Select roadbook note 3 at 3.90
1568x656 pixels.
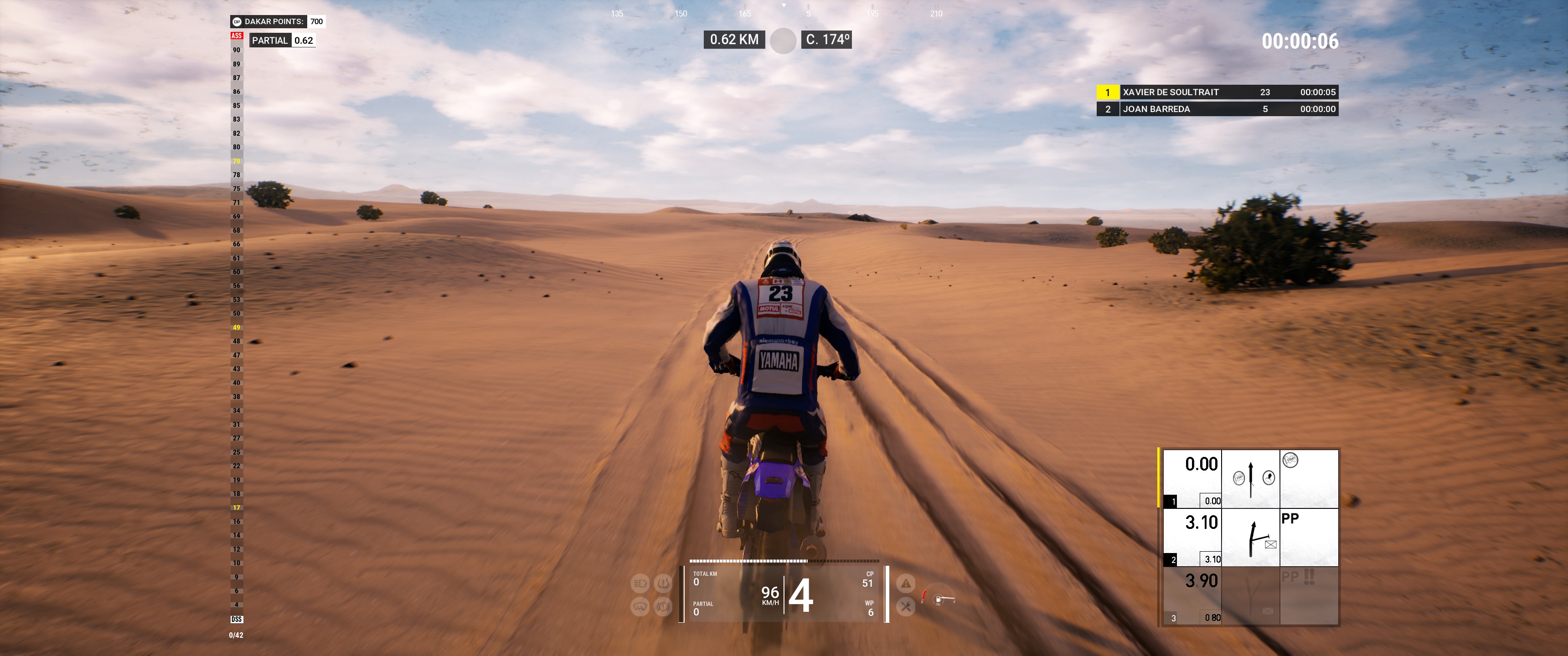1250,596
